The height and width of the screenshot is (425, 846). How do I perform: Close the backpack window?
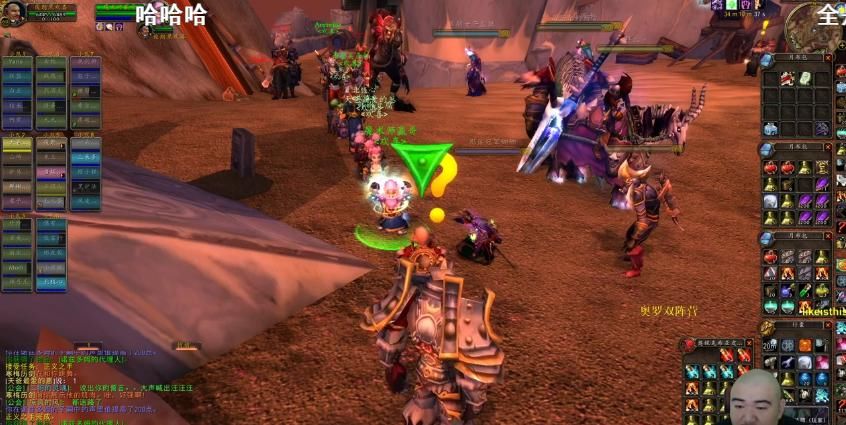(x=829, y=324)
